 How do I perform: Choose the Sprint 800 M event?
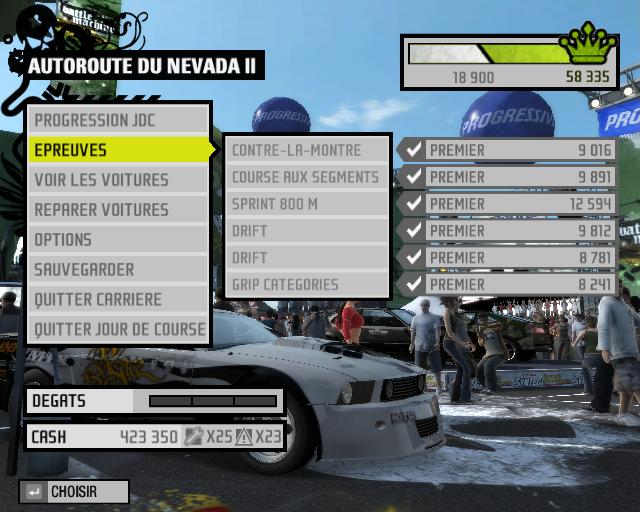pos(306,204)
